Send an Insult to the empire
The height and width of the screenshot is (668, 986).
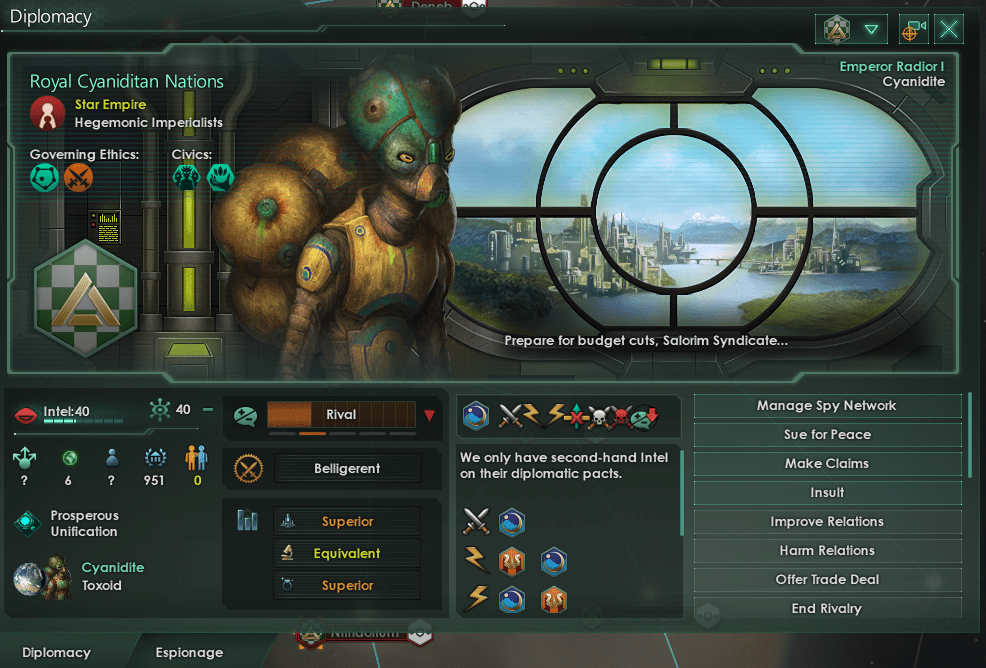click(826, 493)
